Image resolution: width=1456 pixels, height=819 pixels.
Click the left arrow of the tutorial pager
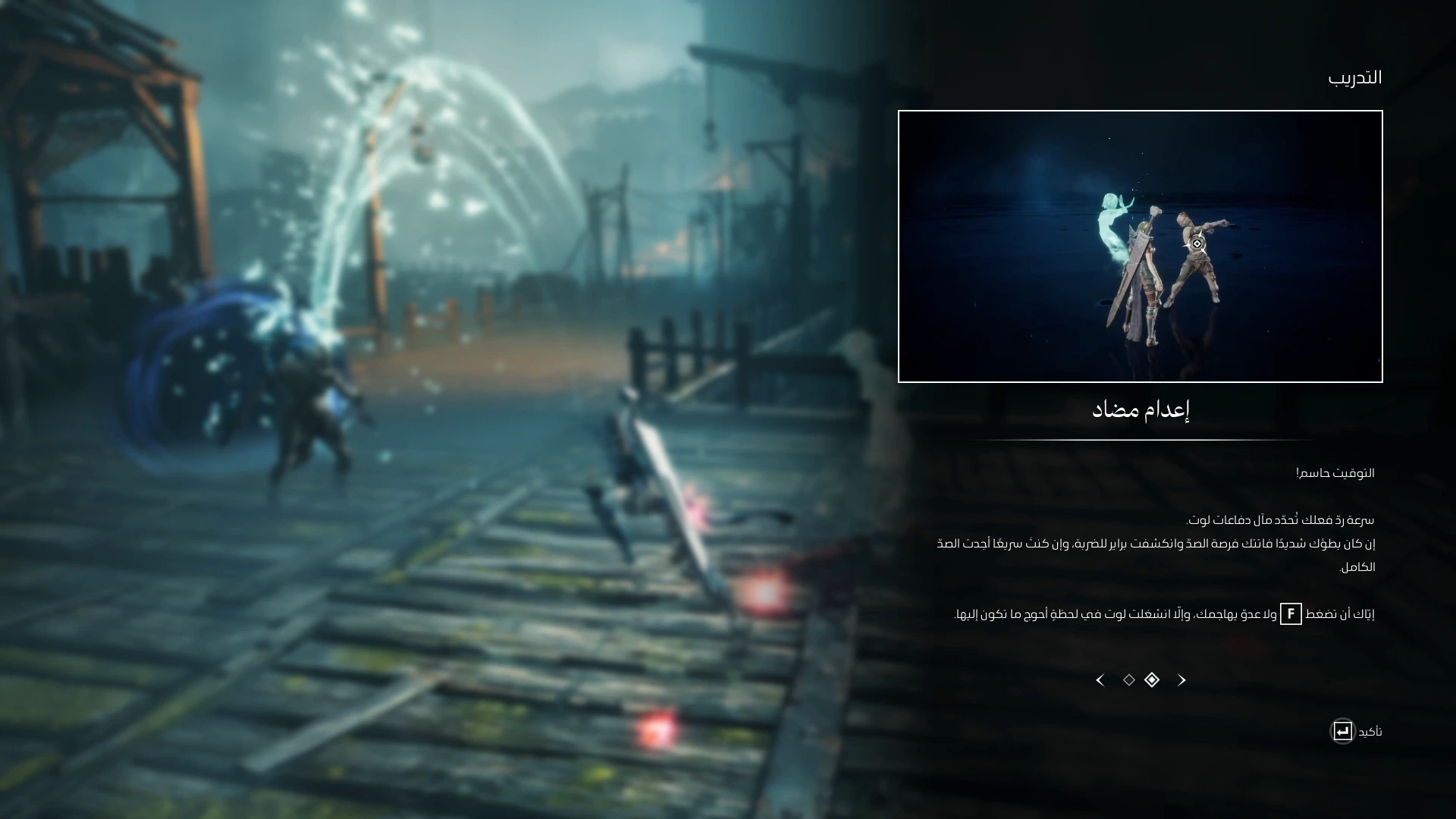click(1100, 680)
